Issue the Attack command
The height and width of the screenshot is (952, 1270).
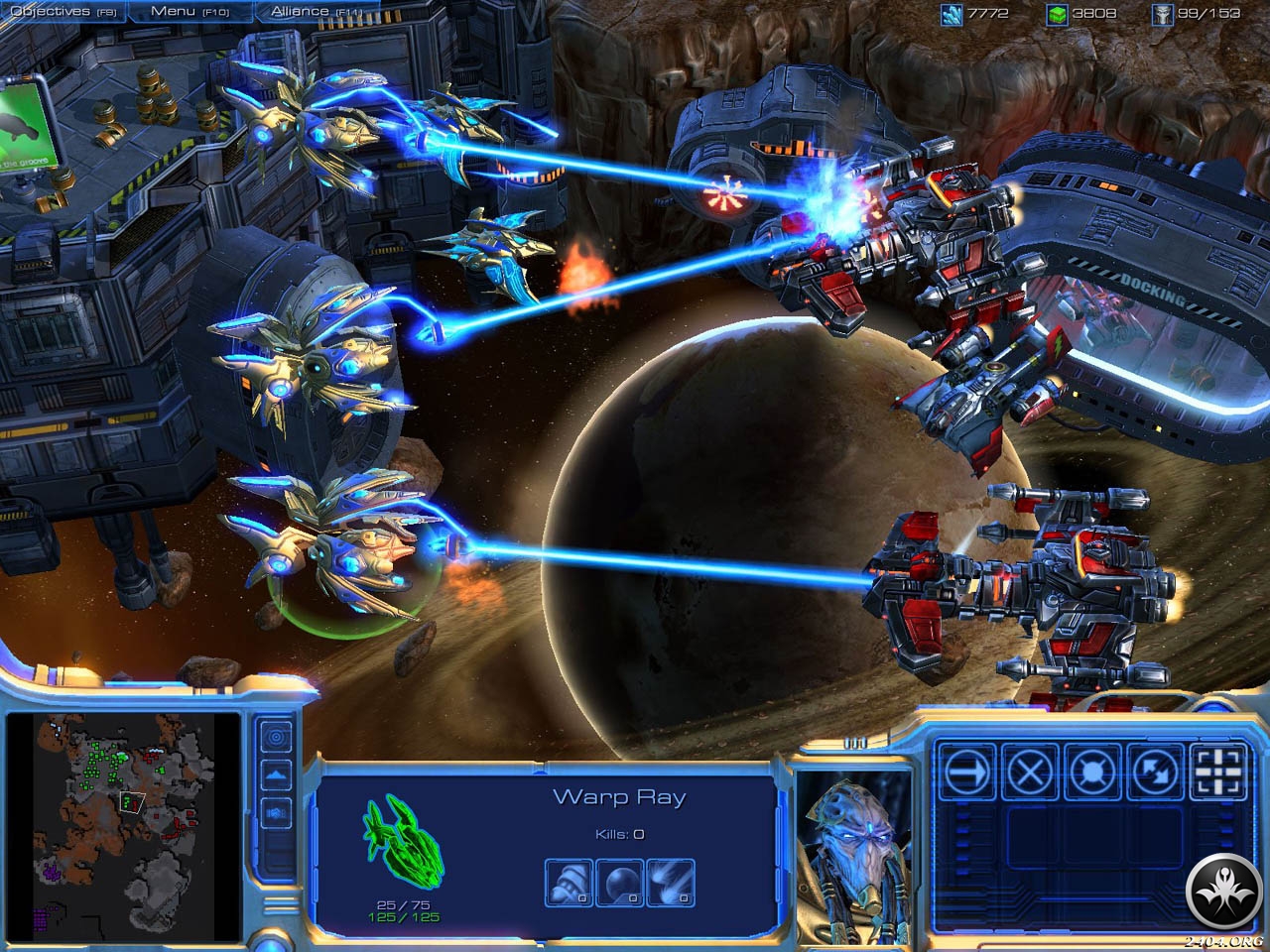point(1217,771)
